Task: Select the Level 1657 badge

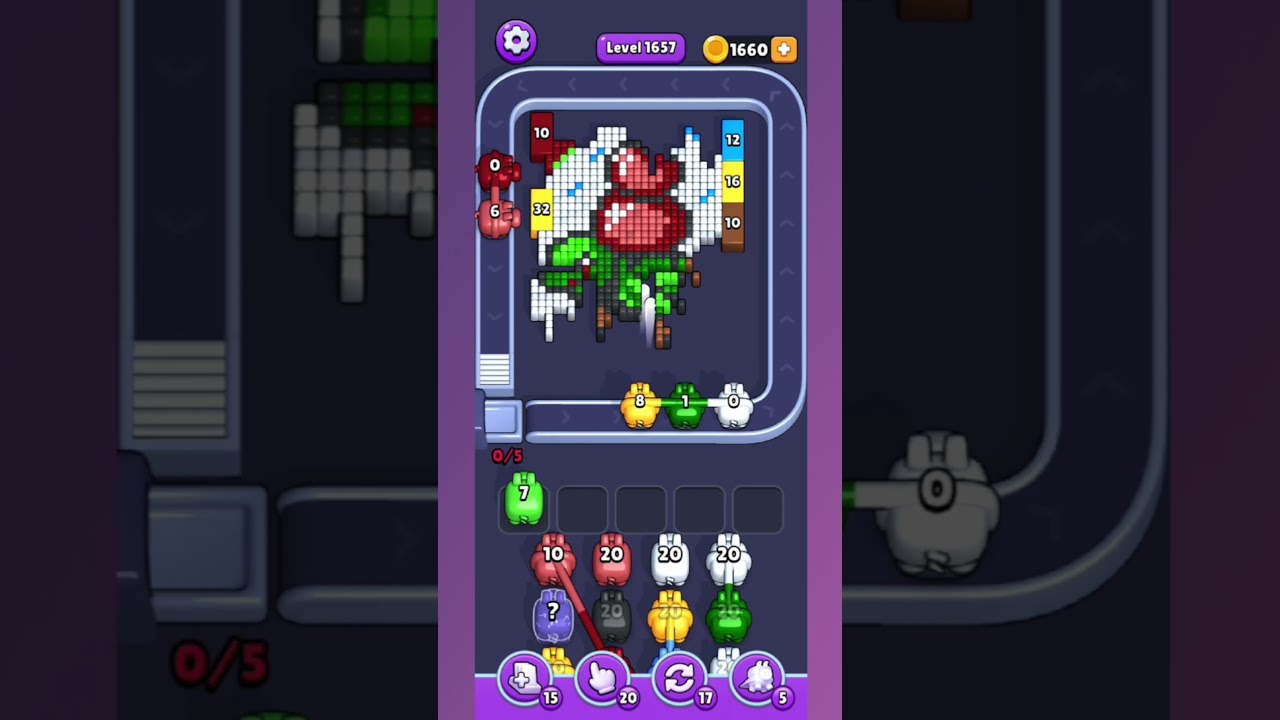Action: pyautogui.click(x=640, y=47)
